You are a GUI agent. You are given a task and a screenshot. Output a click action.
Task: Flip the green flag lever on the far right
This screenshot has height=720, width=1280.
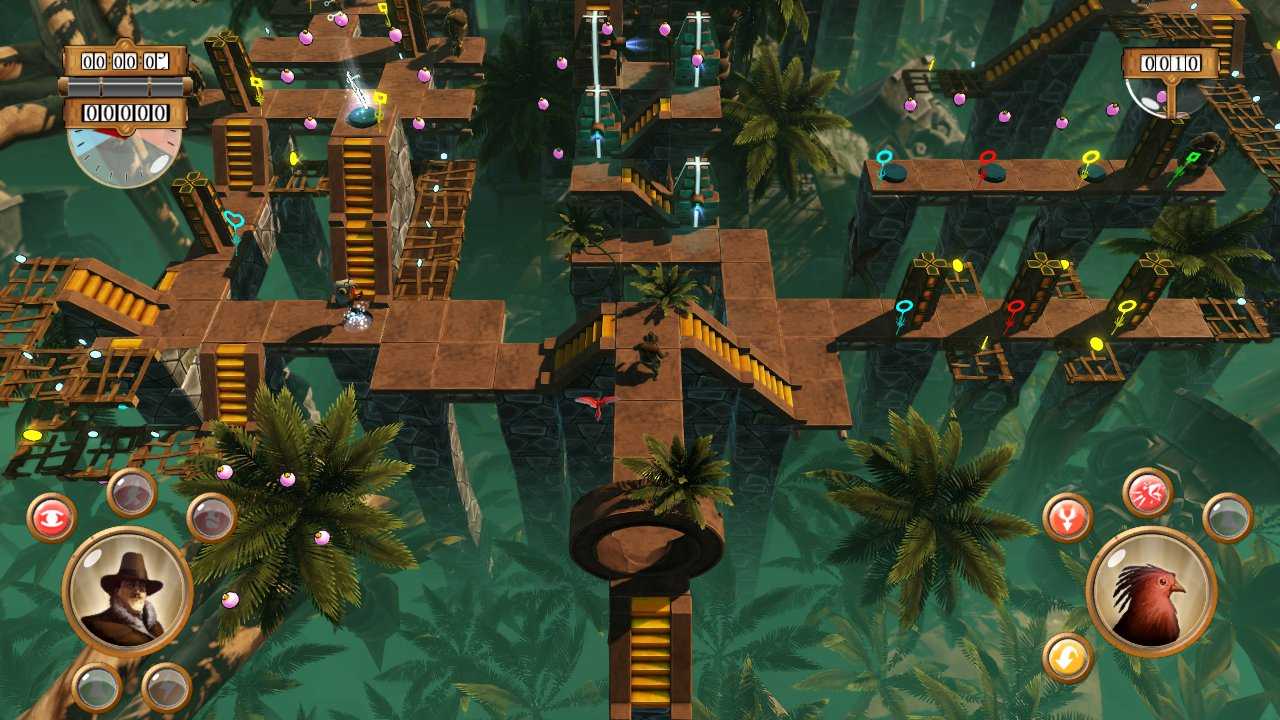1193,157
